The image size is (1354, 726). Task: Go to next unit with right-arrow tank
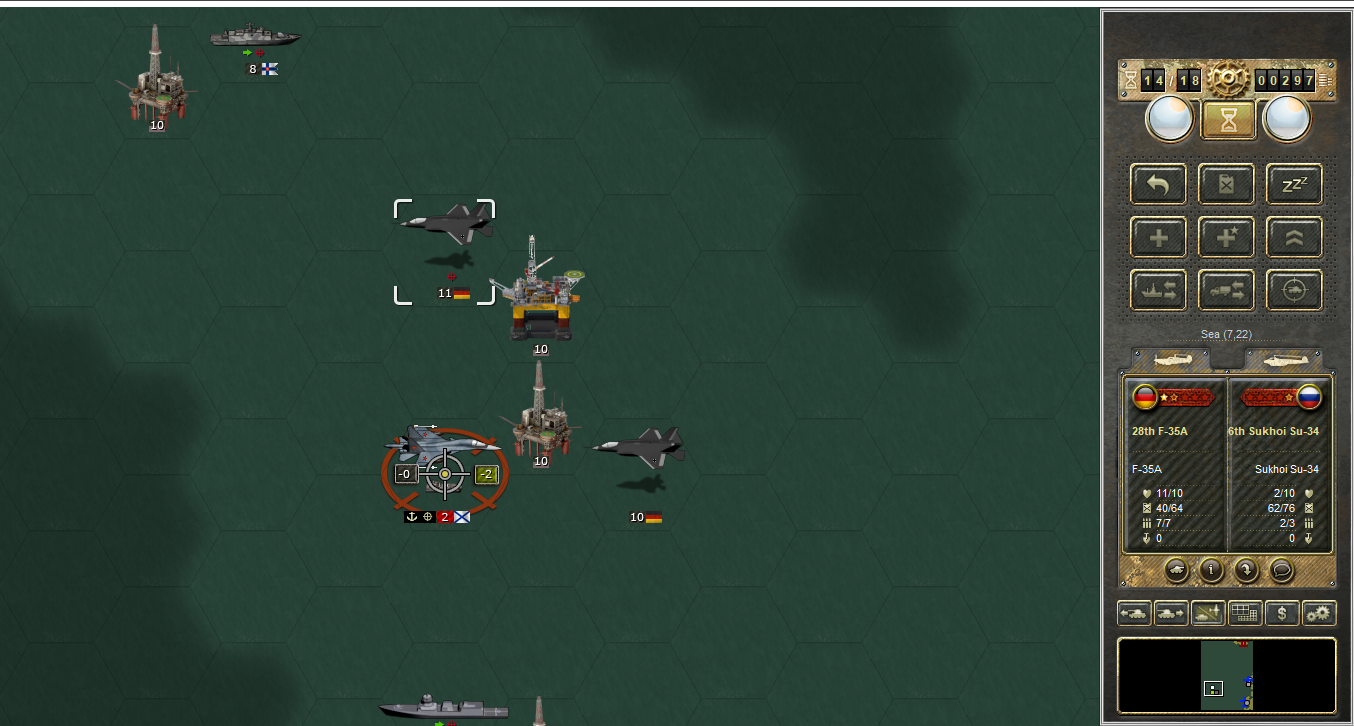1170,613
